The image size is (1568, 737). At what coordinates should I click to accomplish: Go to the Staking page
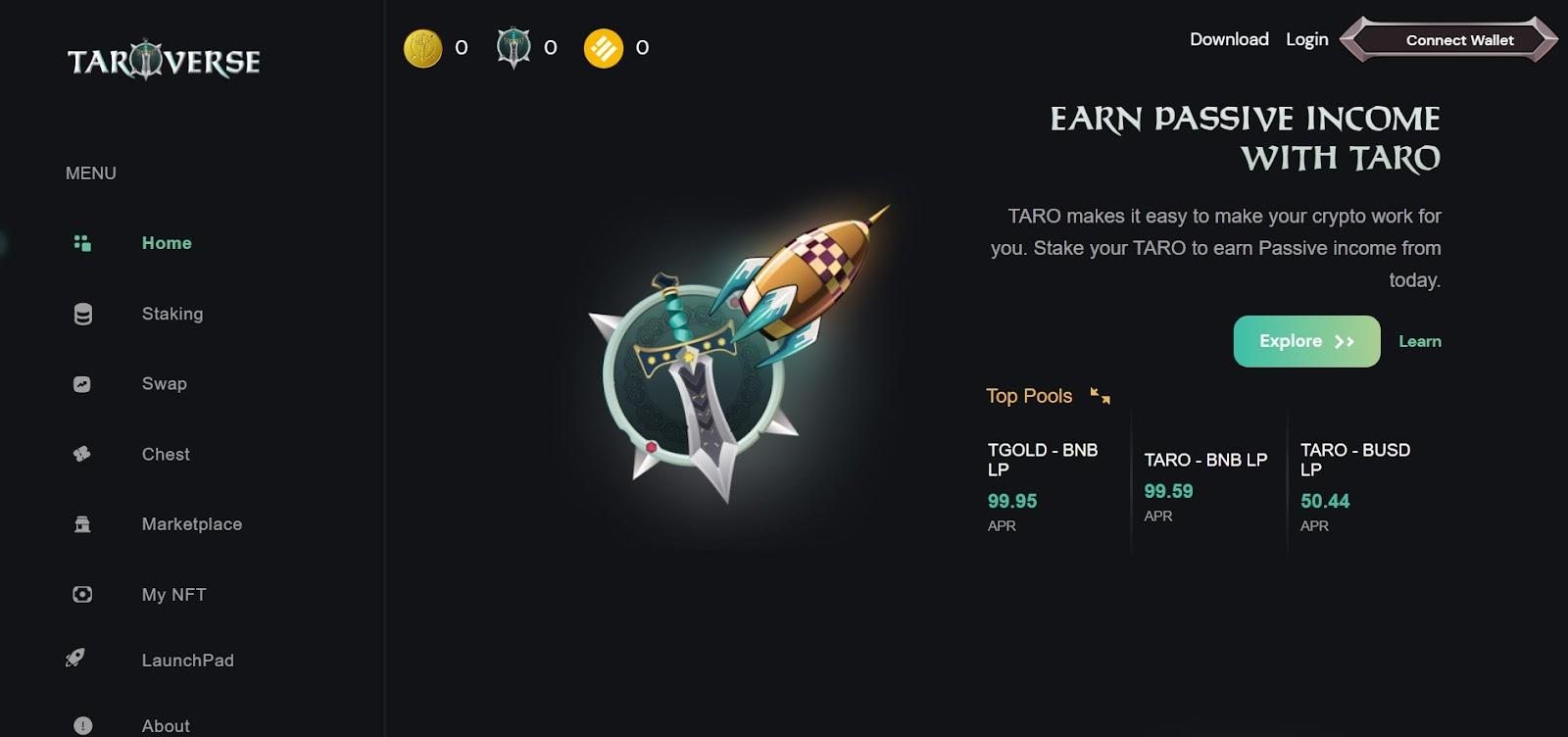pyautogui.click(x=171, y=314)
